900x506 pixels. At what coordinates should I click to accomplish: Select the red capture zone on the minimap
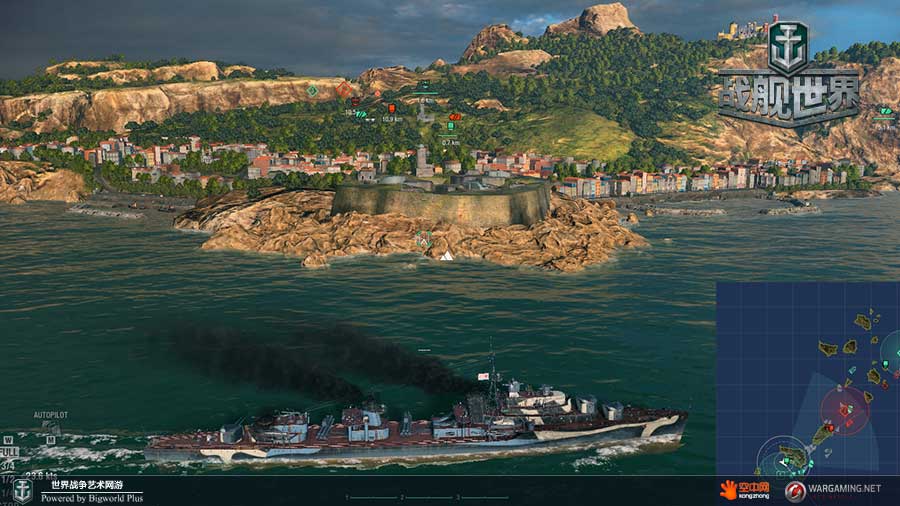845,411
